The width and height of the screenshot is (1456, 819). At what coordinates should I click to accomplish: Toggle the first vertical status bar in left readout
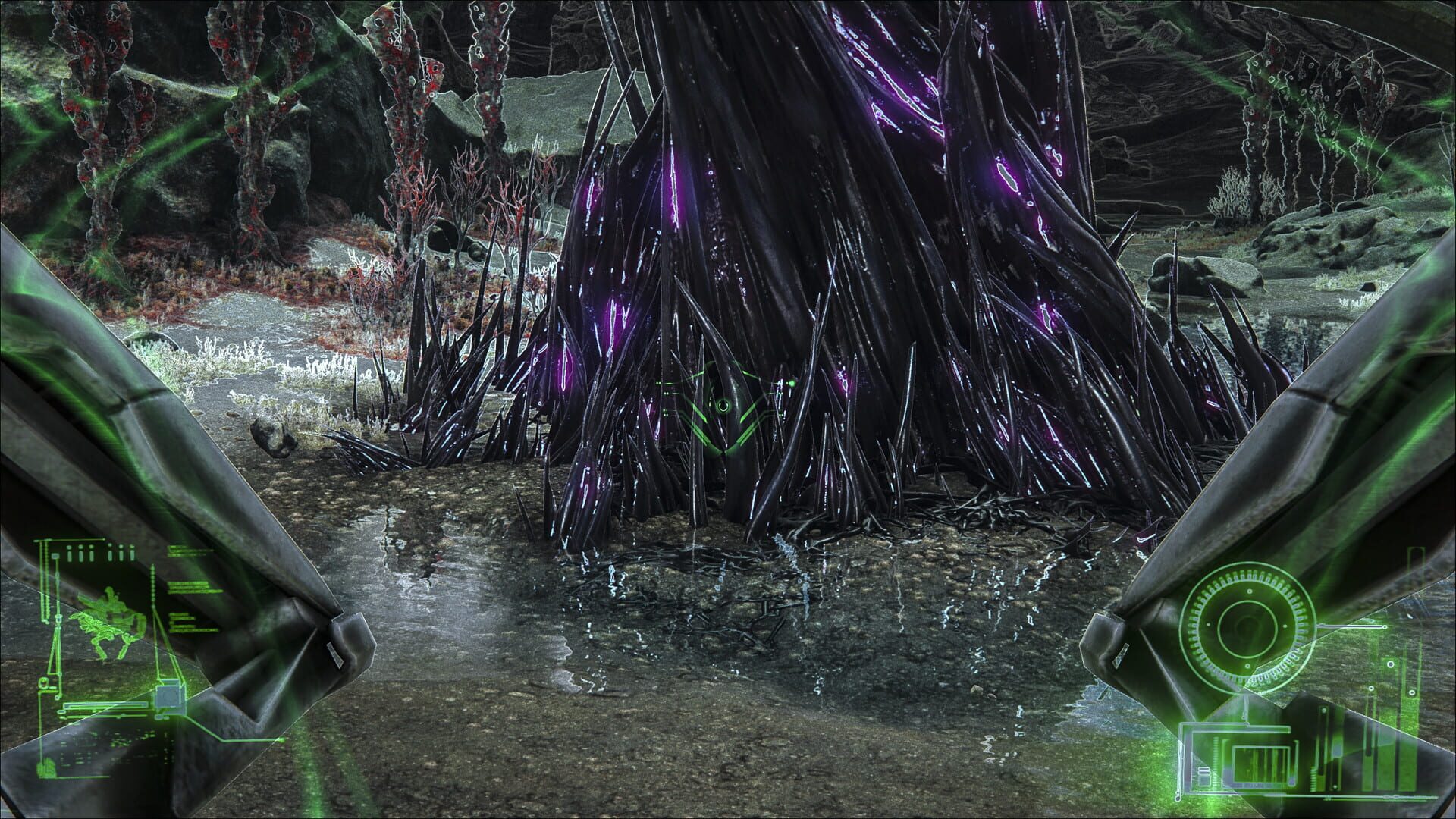tap(69, 554)
